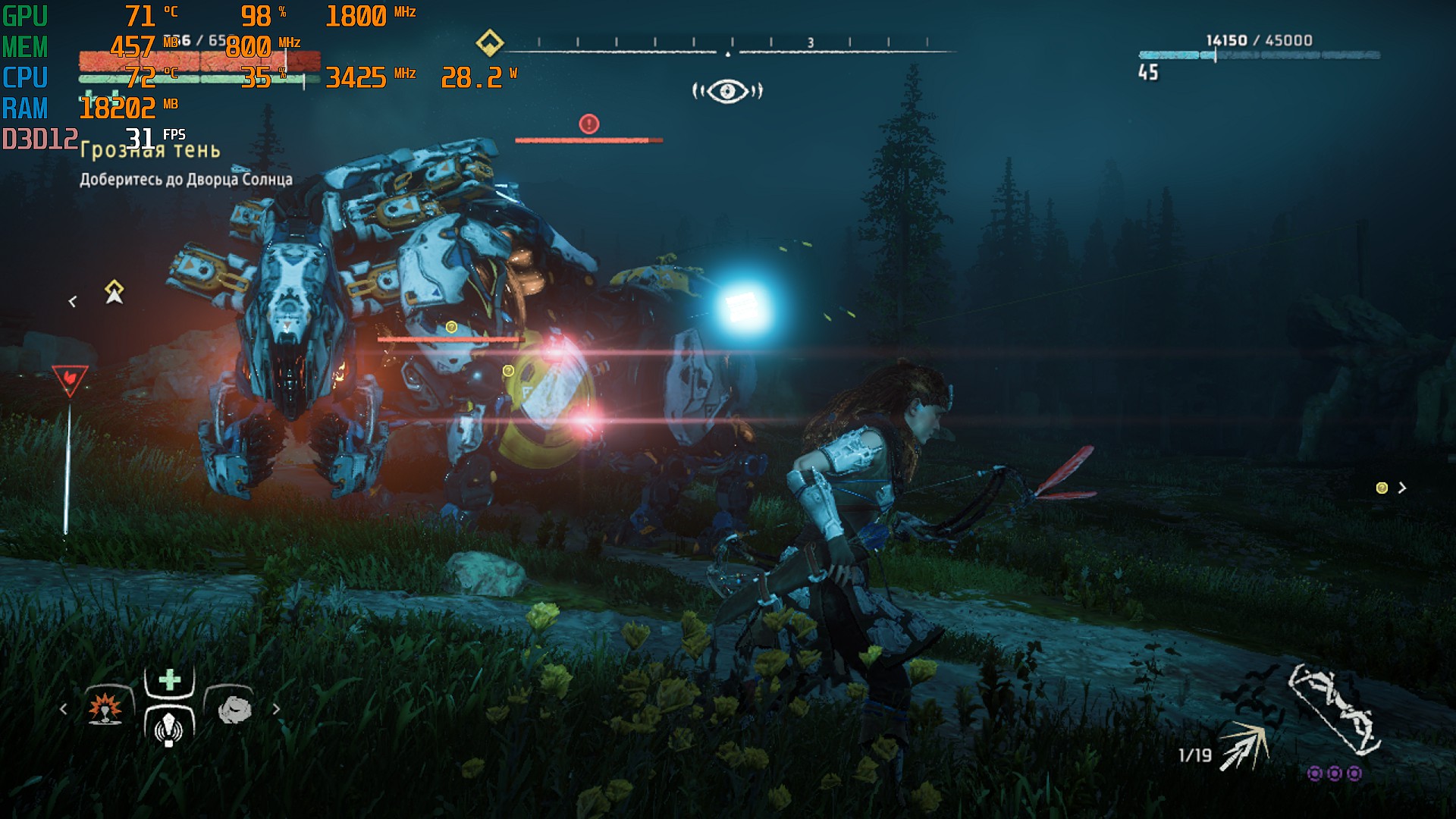
Task: Cycle tools with the right arrow
Action: click(276, 709)
